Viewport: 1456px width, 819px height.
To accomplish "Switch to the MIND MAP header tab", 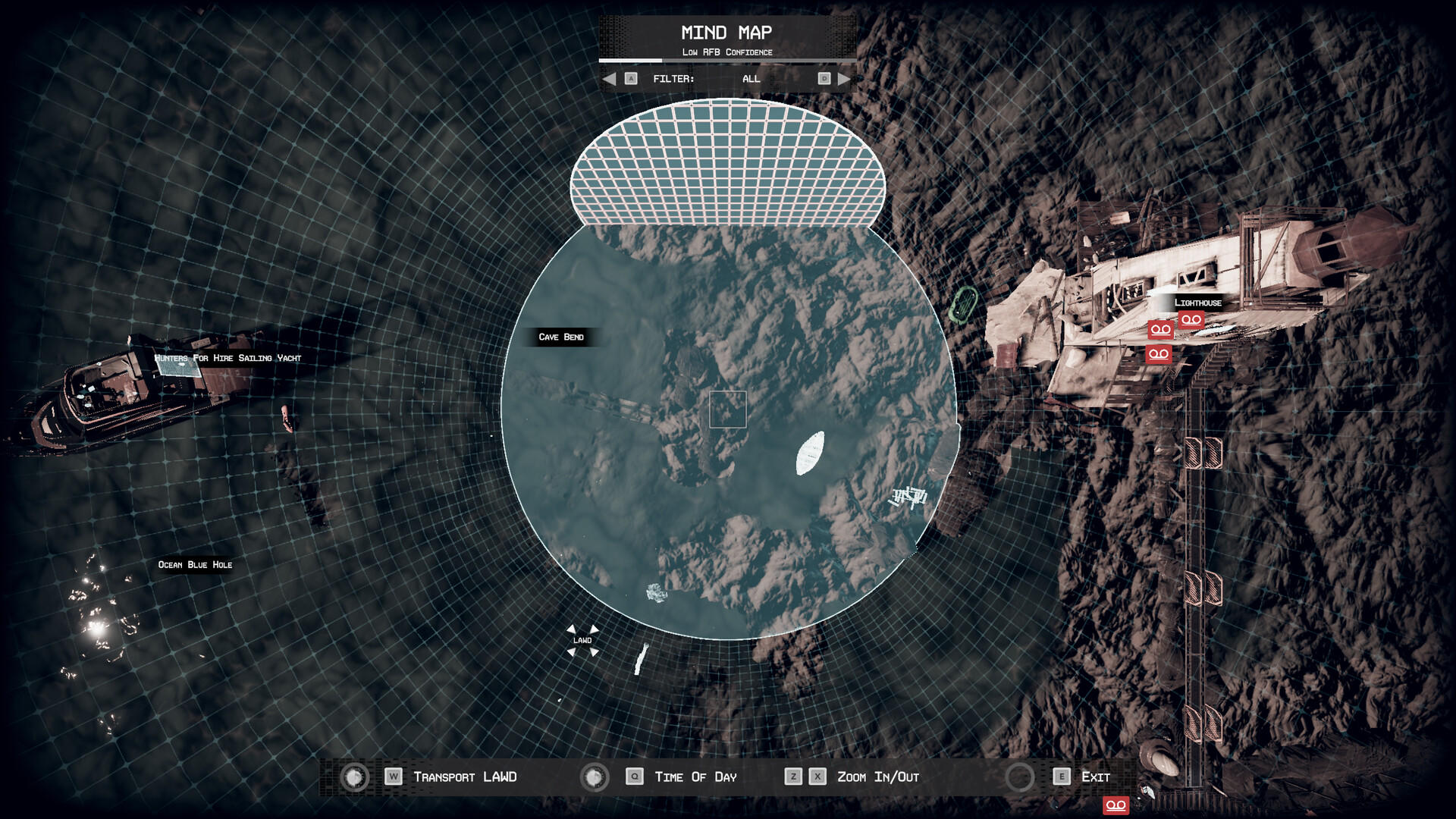I will (726, 33).
